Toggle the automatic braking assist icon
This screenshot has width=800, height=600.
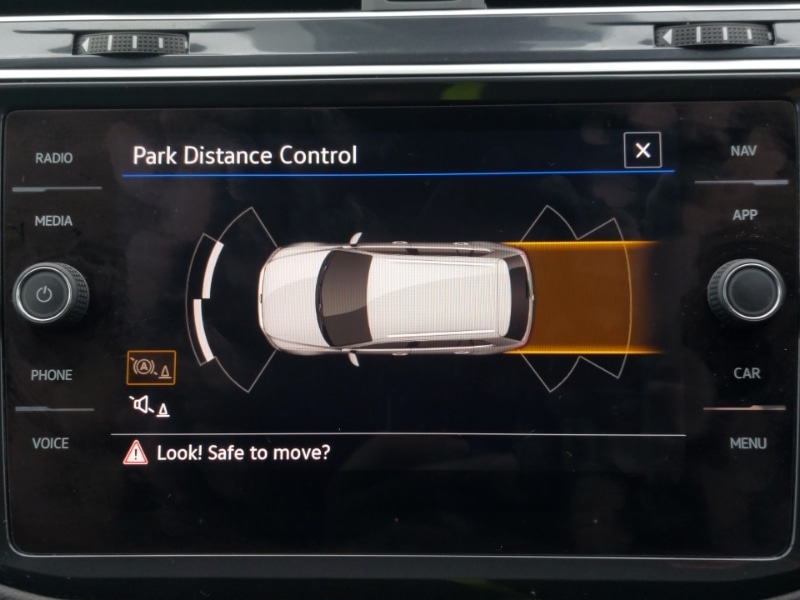pos(150,368)
